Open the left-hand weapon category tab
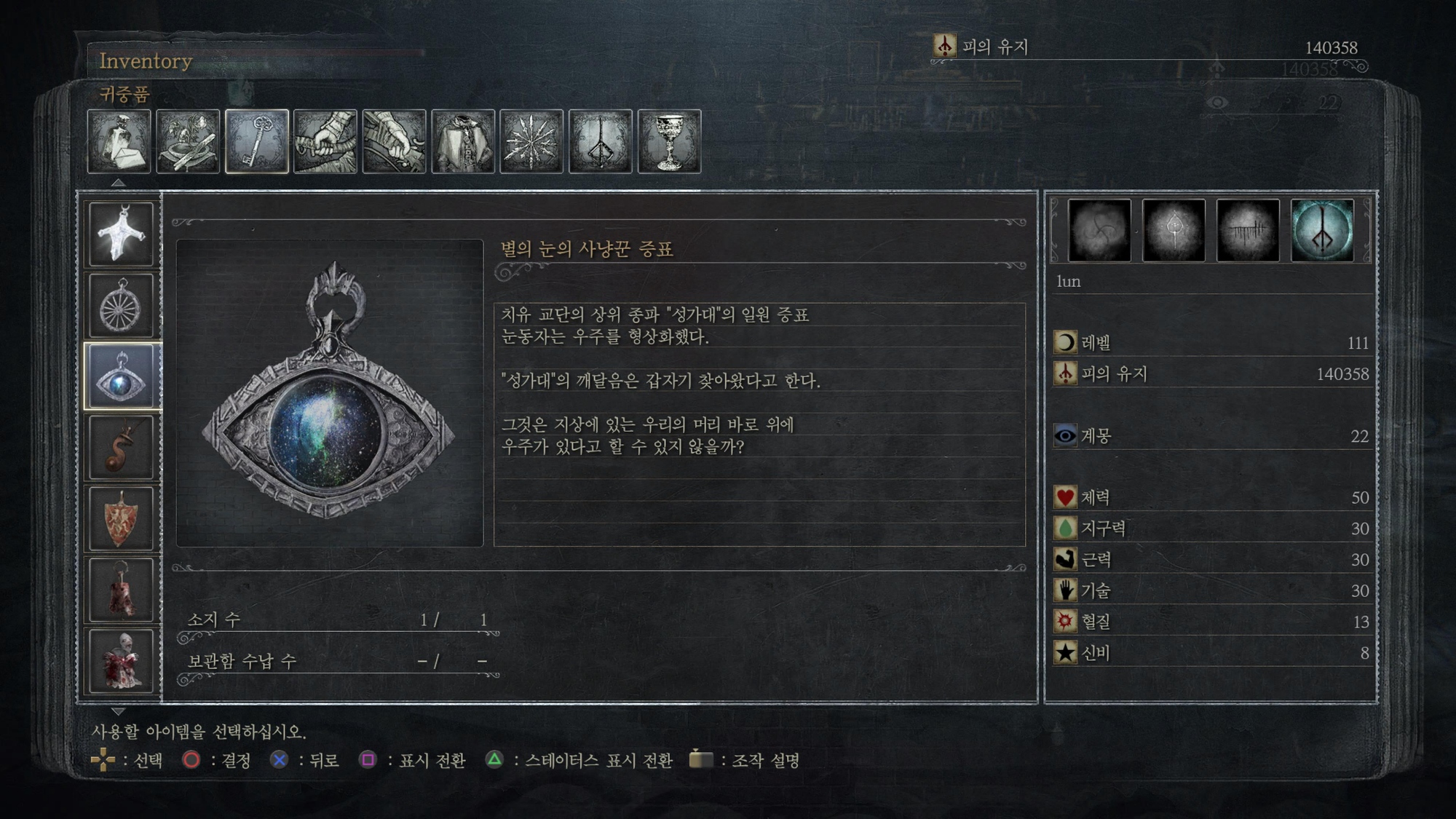This screenshot has height=819, width=1456. (394, 141)
